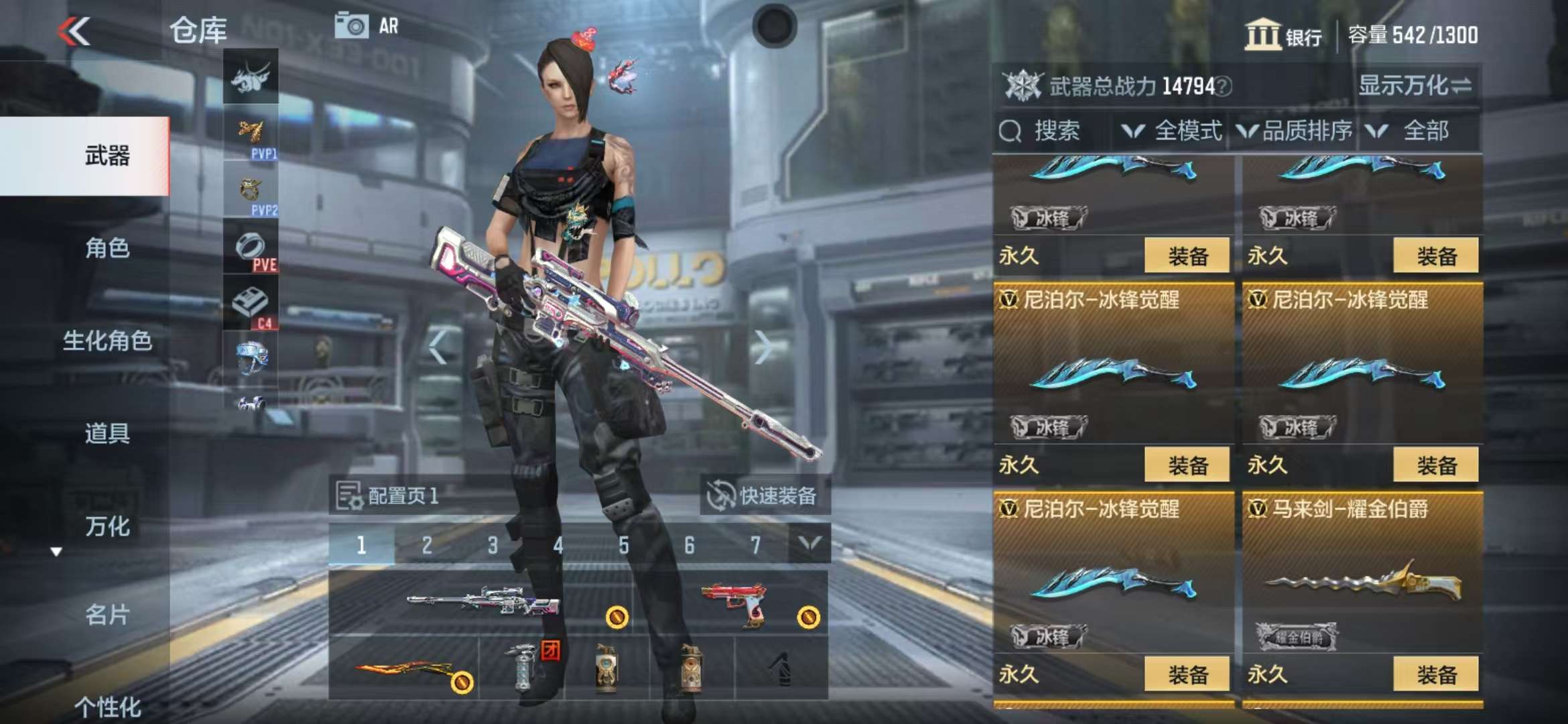Image resolution: width=1568 pixels, height=724 pixels.
Task: Select the 角色 character category
Action: tap(107, 248)
